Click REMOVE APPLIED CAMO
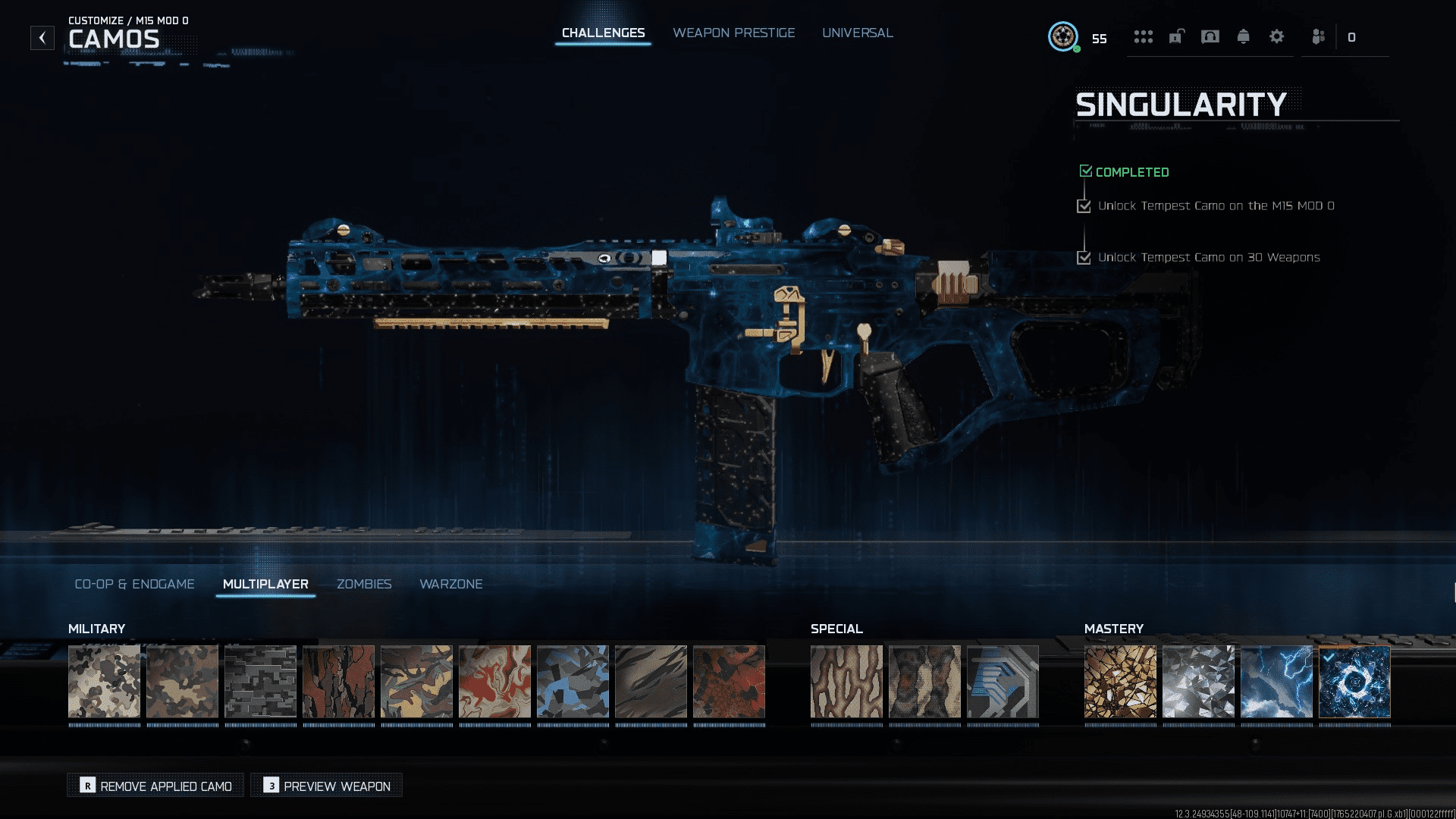This screenshot has width=1456, height=819. [155, 786]
